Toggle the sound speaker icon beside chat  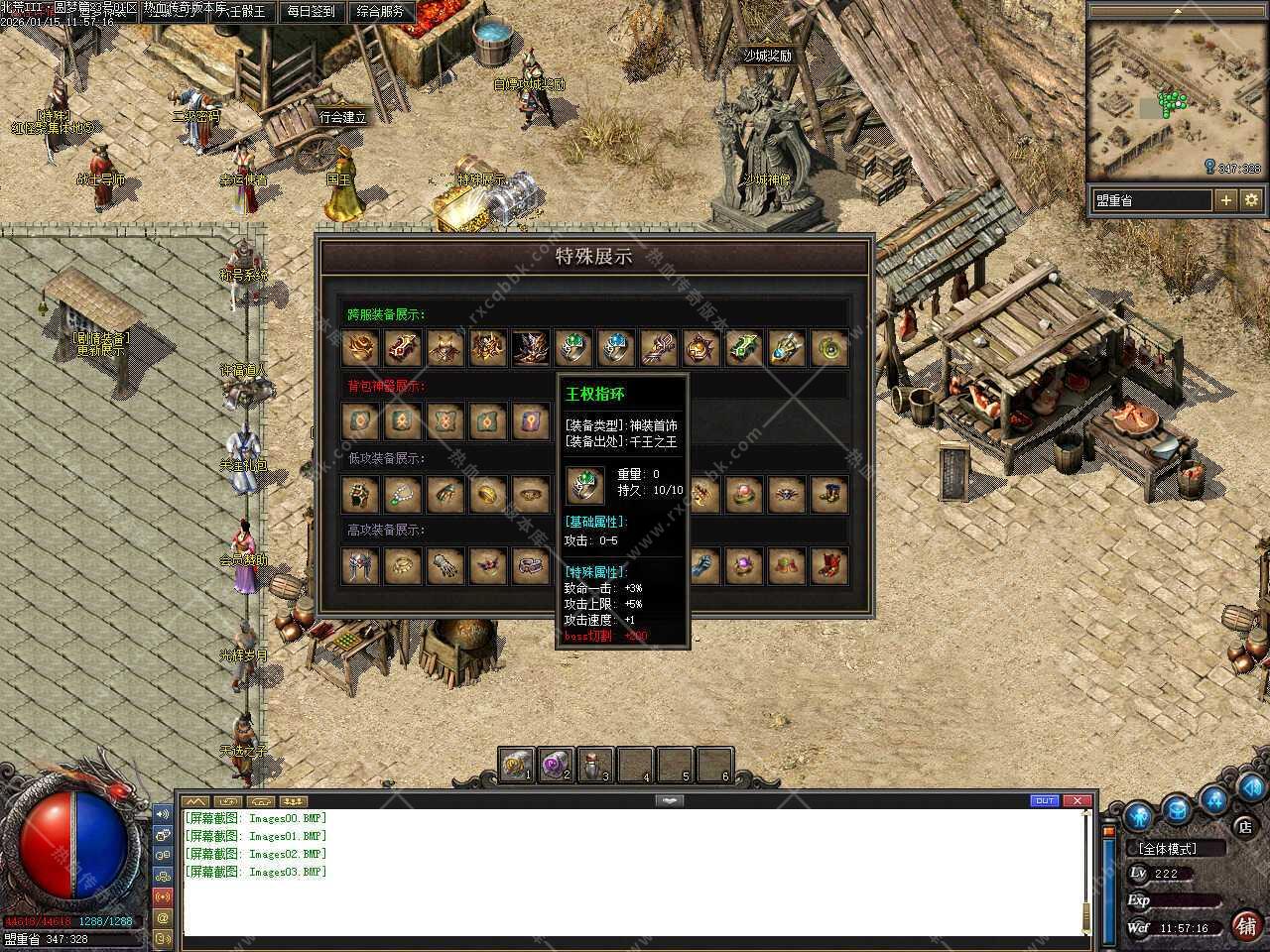(163, 814)
